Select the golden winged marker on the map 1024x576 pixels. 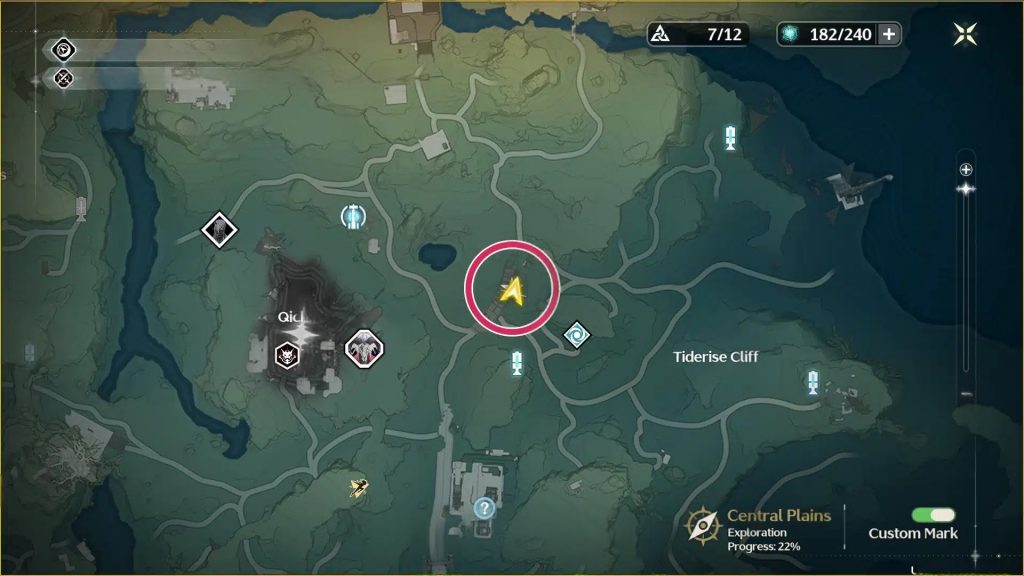(x=358, y=487)
